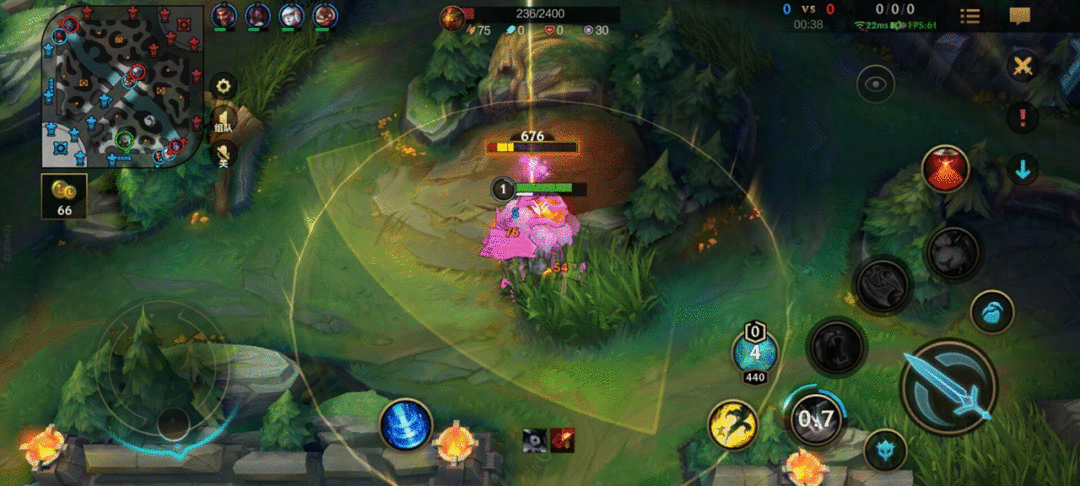Trigger the yellow dash summoner spell
The image size is (1080, 486).
732,423
